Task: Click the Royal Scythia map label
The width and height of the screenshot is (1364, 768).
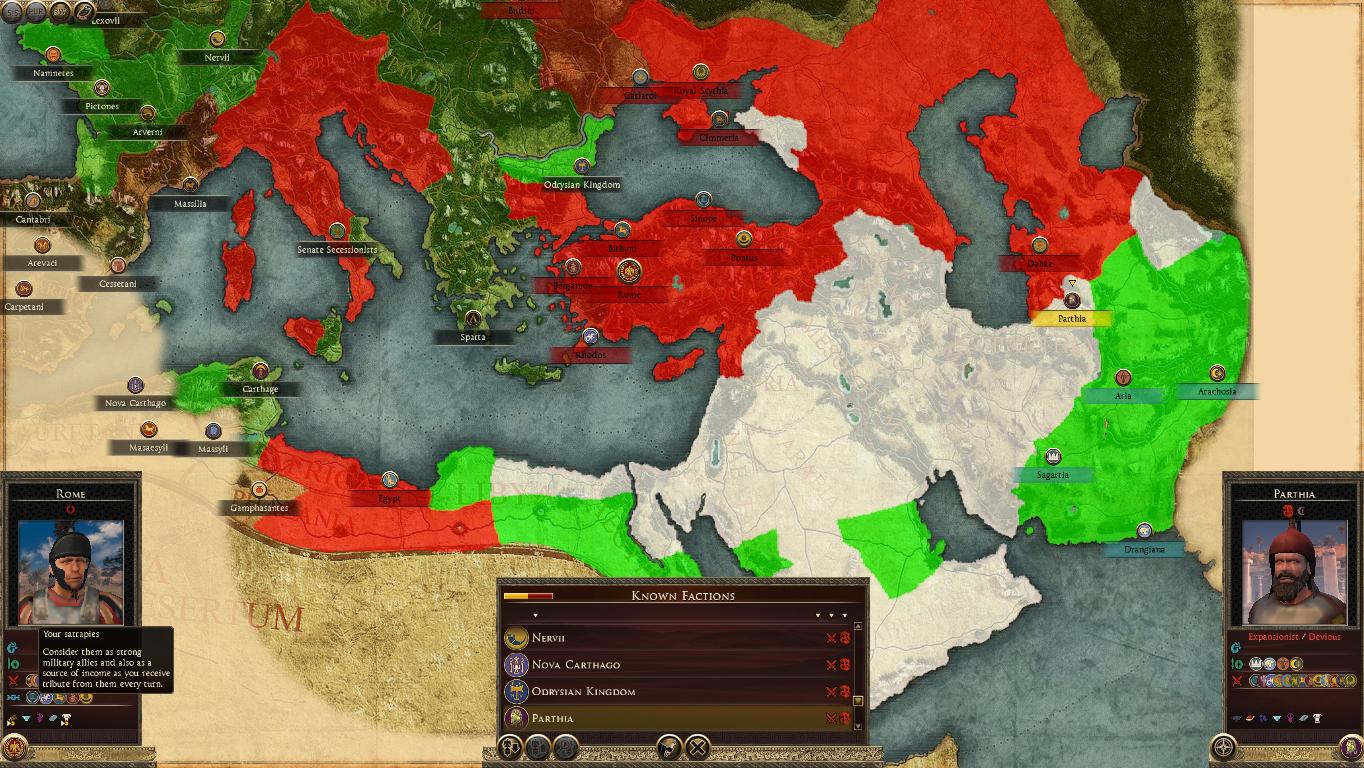Action: coord(701,91)
